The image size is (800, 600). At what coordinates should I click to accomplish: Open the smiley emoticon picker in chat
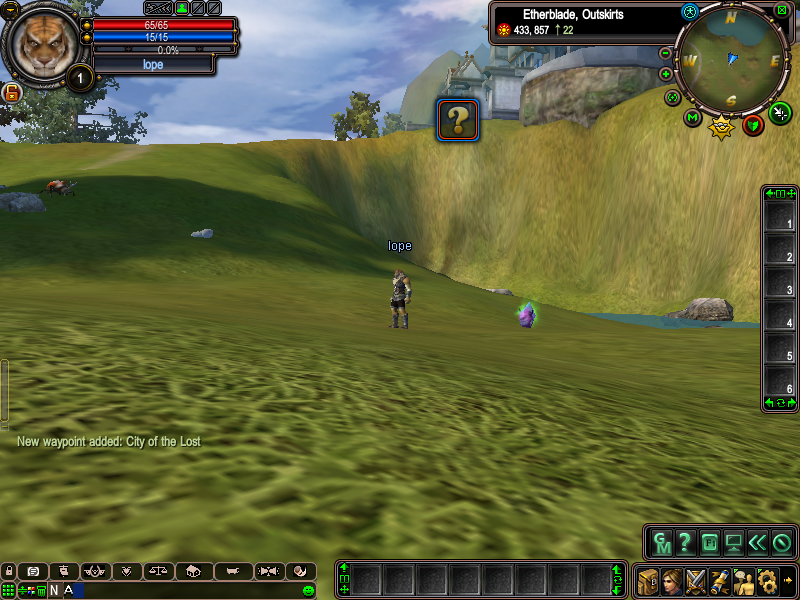(x=308, y=590)
